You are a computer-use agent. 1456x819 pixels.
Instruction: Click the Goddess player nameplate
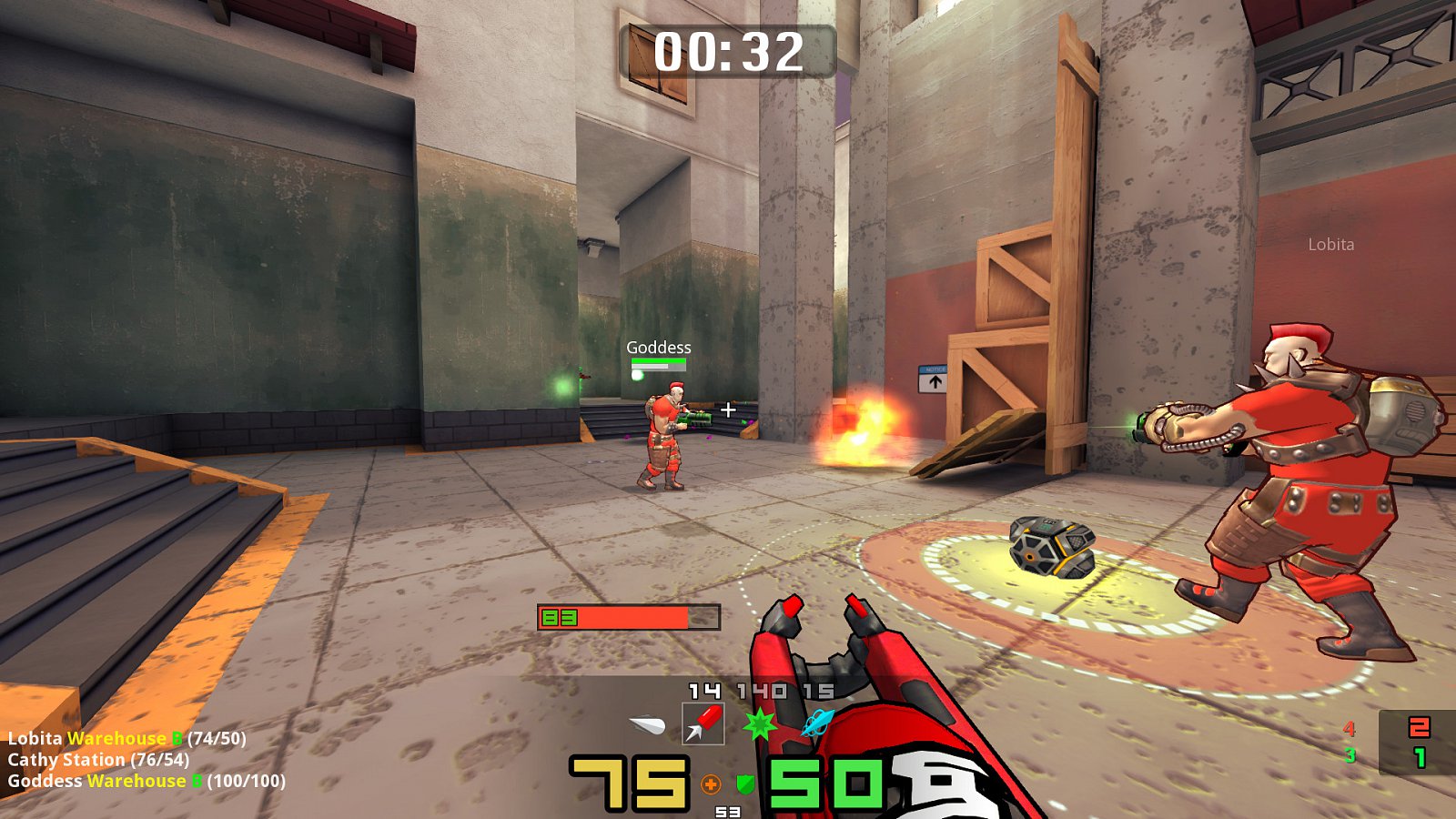[658, 347]
